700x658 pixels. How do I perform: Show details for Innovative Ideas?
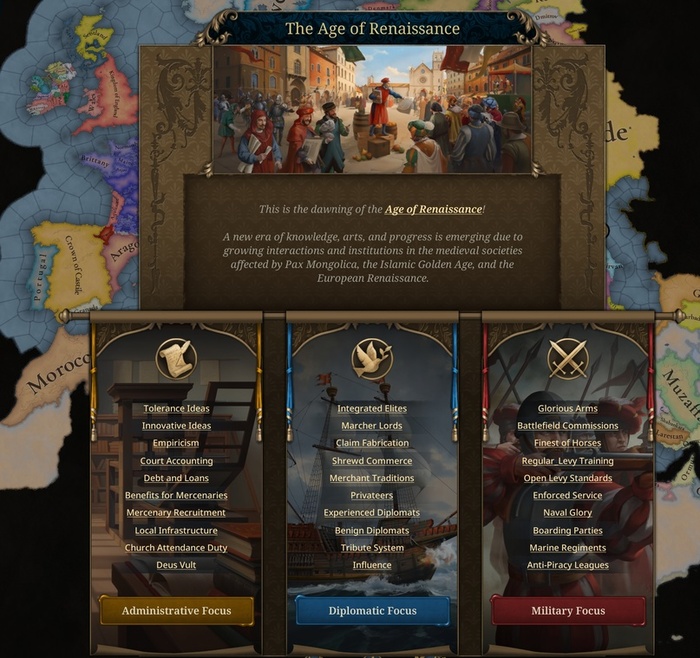tap(176, 426)
